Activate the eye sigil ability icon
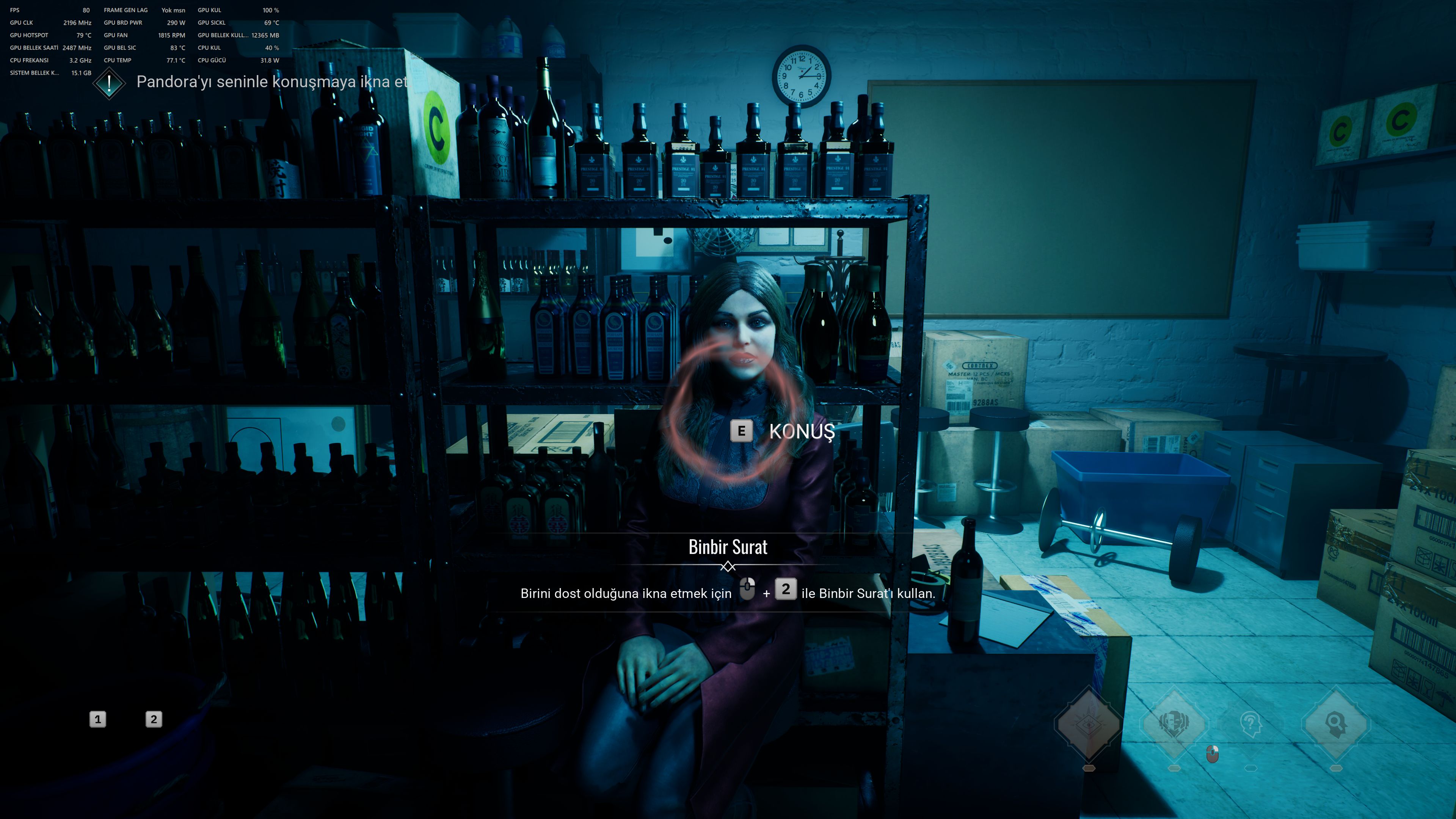This screenshot has width=1456, height=819. pyautogui.click(x=1089, y=723)
